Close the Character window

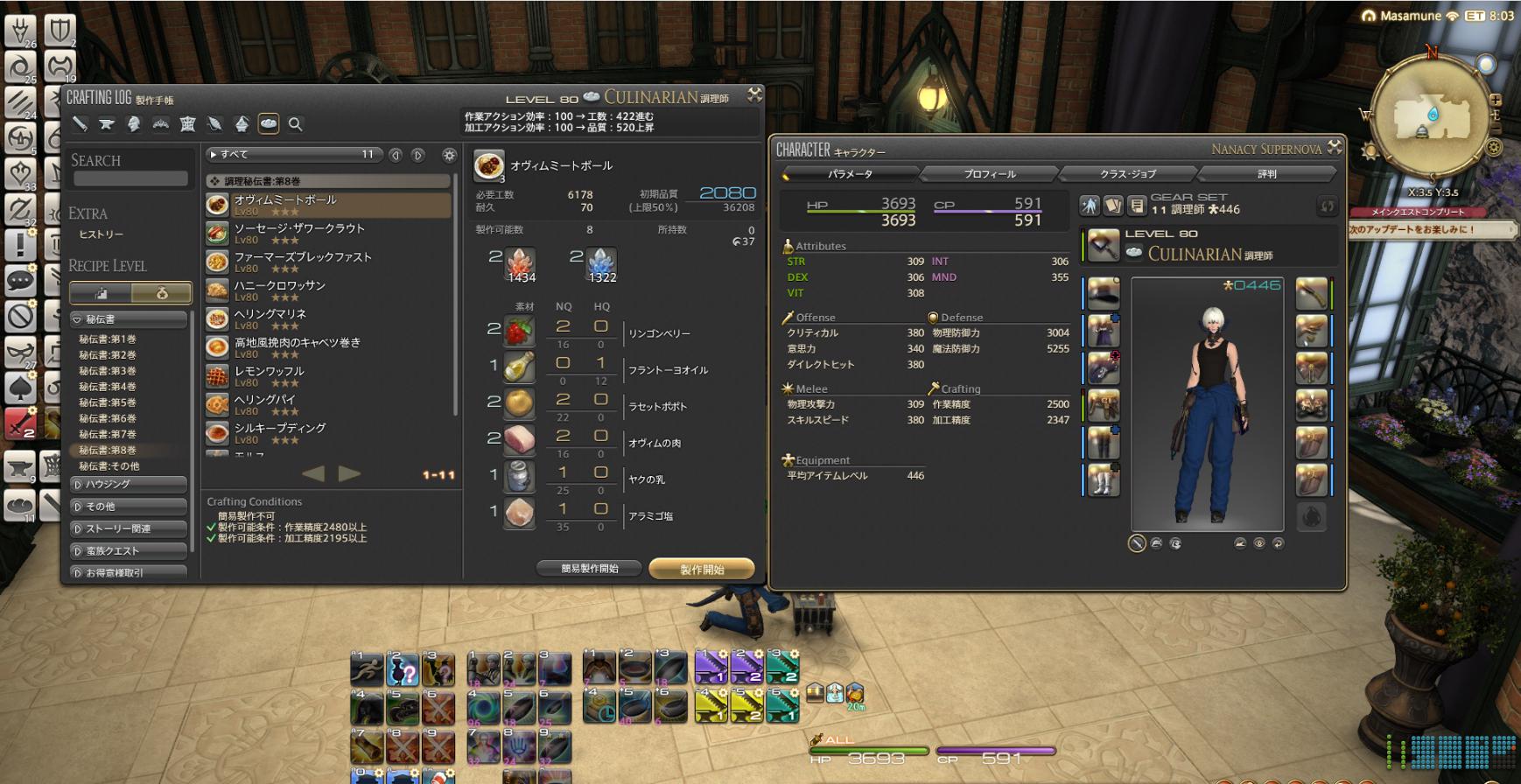point(1334,147)
